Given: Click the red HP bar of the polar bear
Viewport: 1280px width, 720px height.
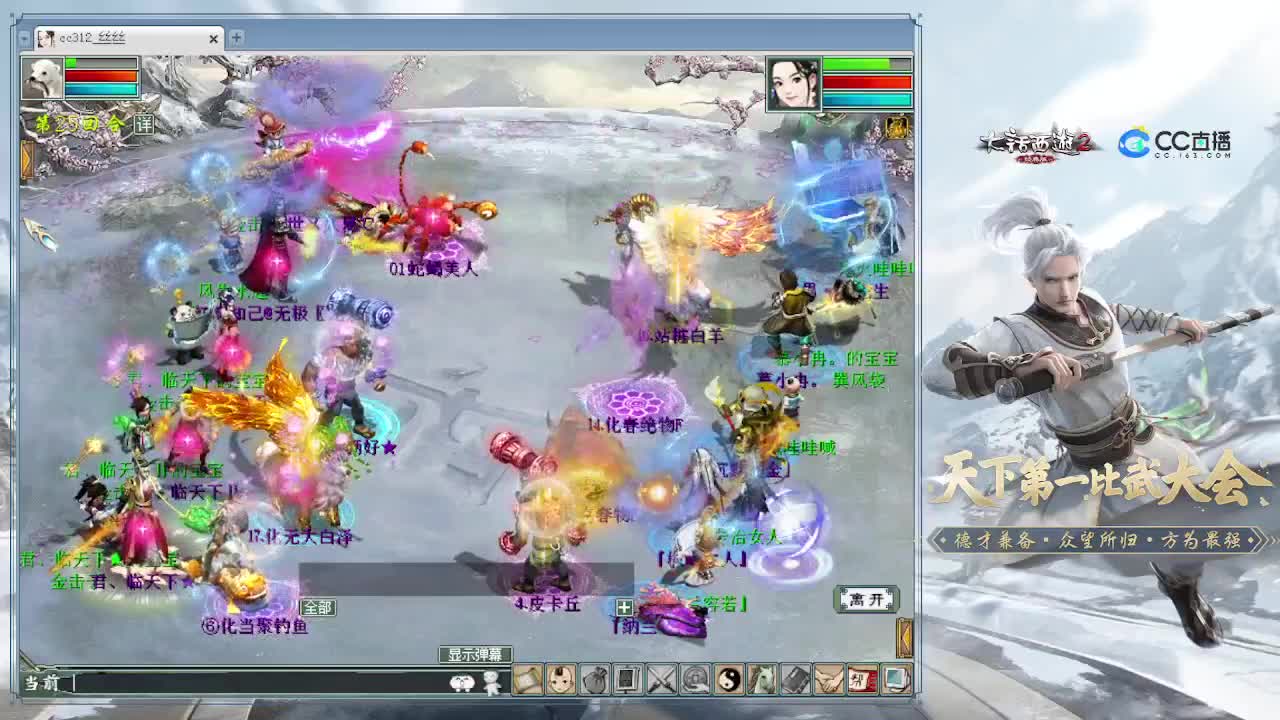Looking at the screenshot, I should tap(100, 76).
